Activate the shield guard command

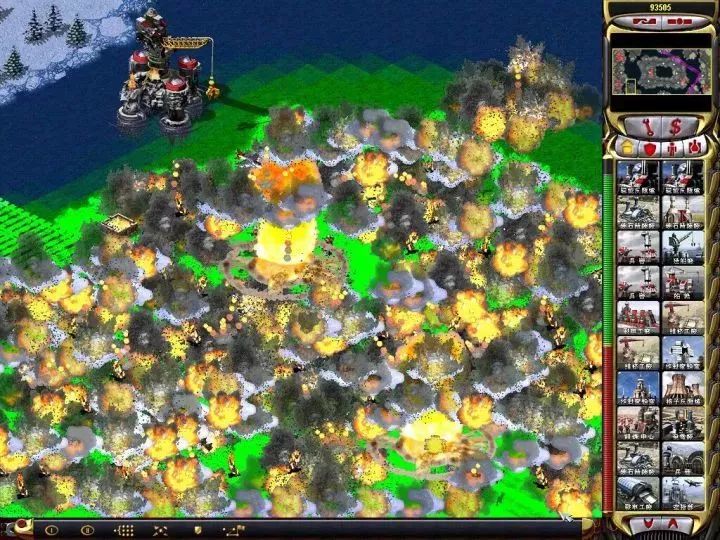click(197, 529)
